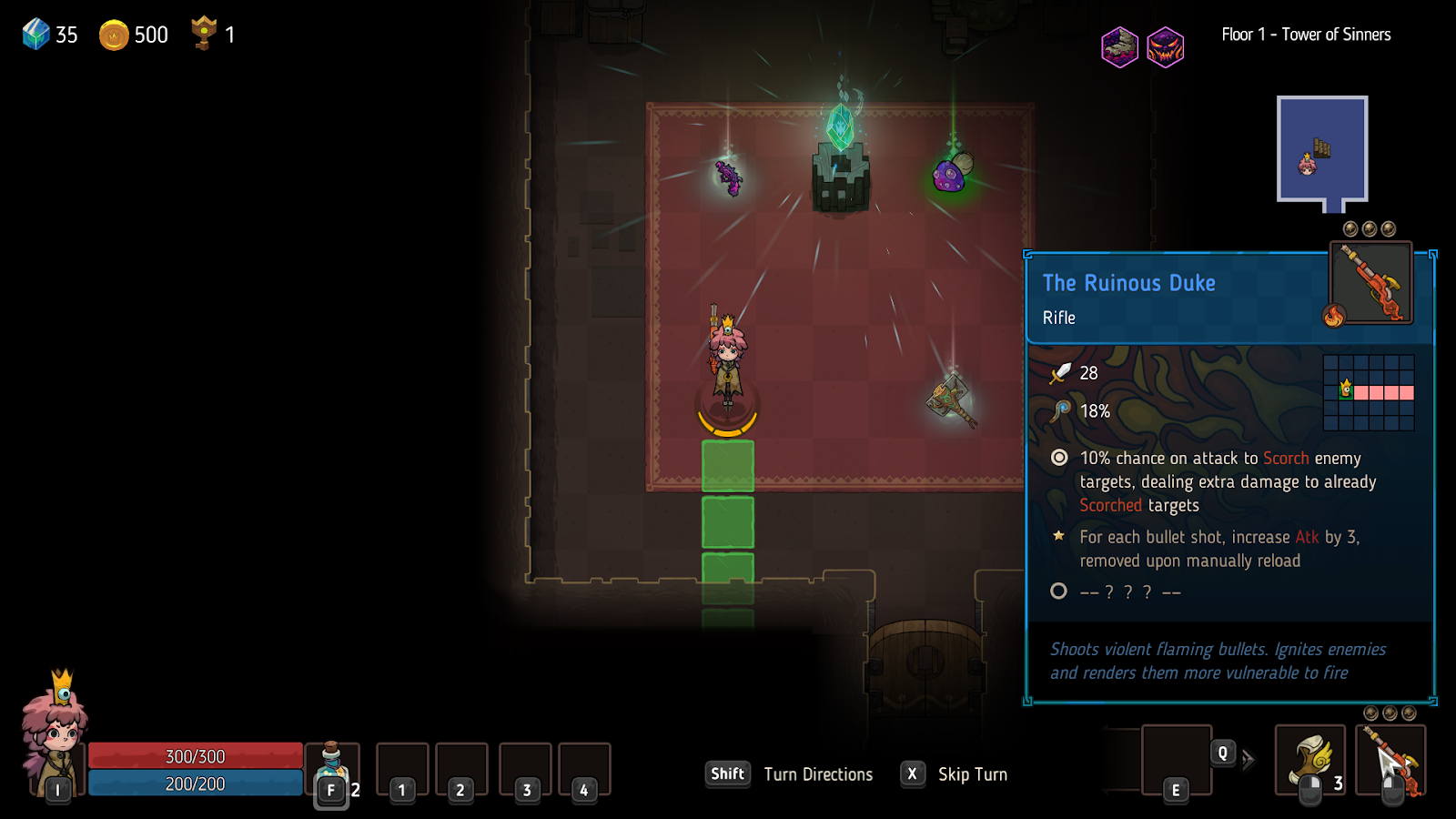Inspect the demon face floor modifier icon
This screenshot has height=819, width=1456.
click(x=1165, y=46)
